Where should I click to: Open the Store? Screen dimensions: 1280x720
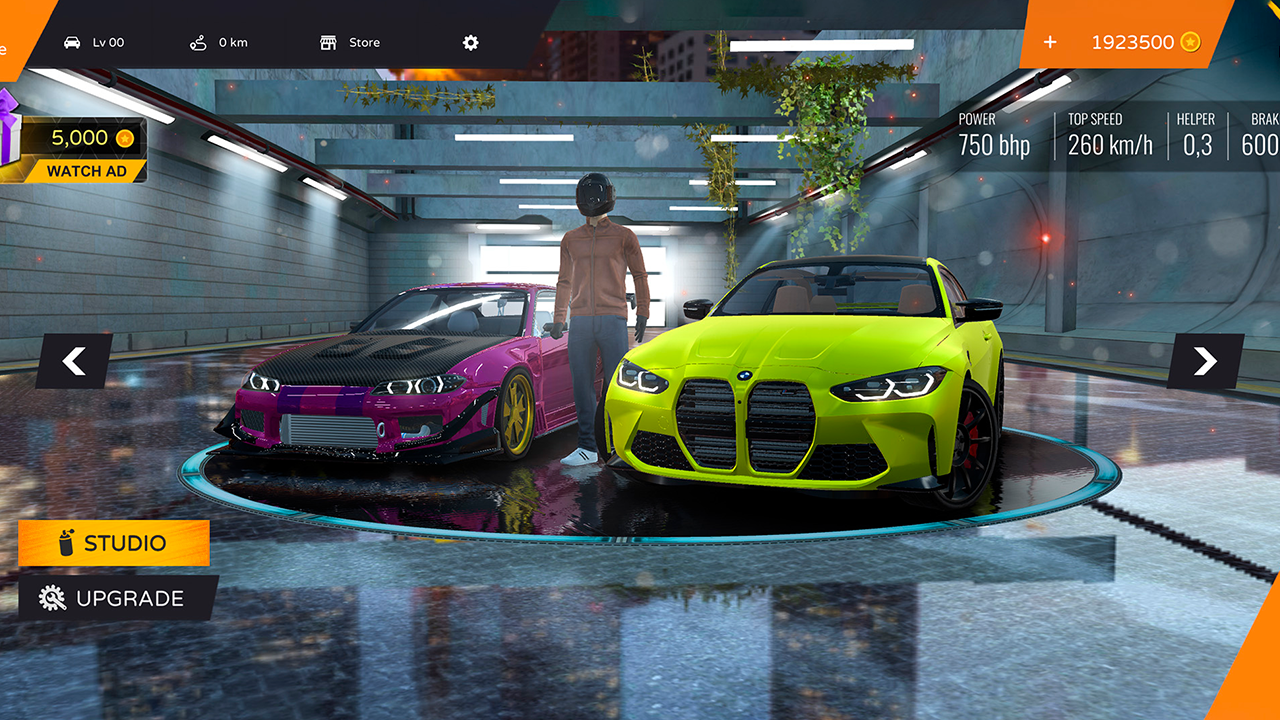[350, 43]
